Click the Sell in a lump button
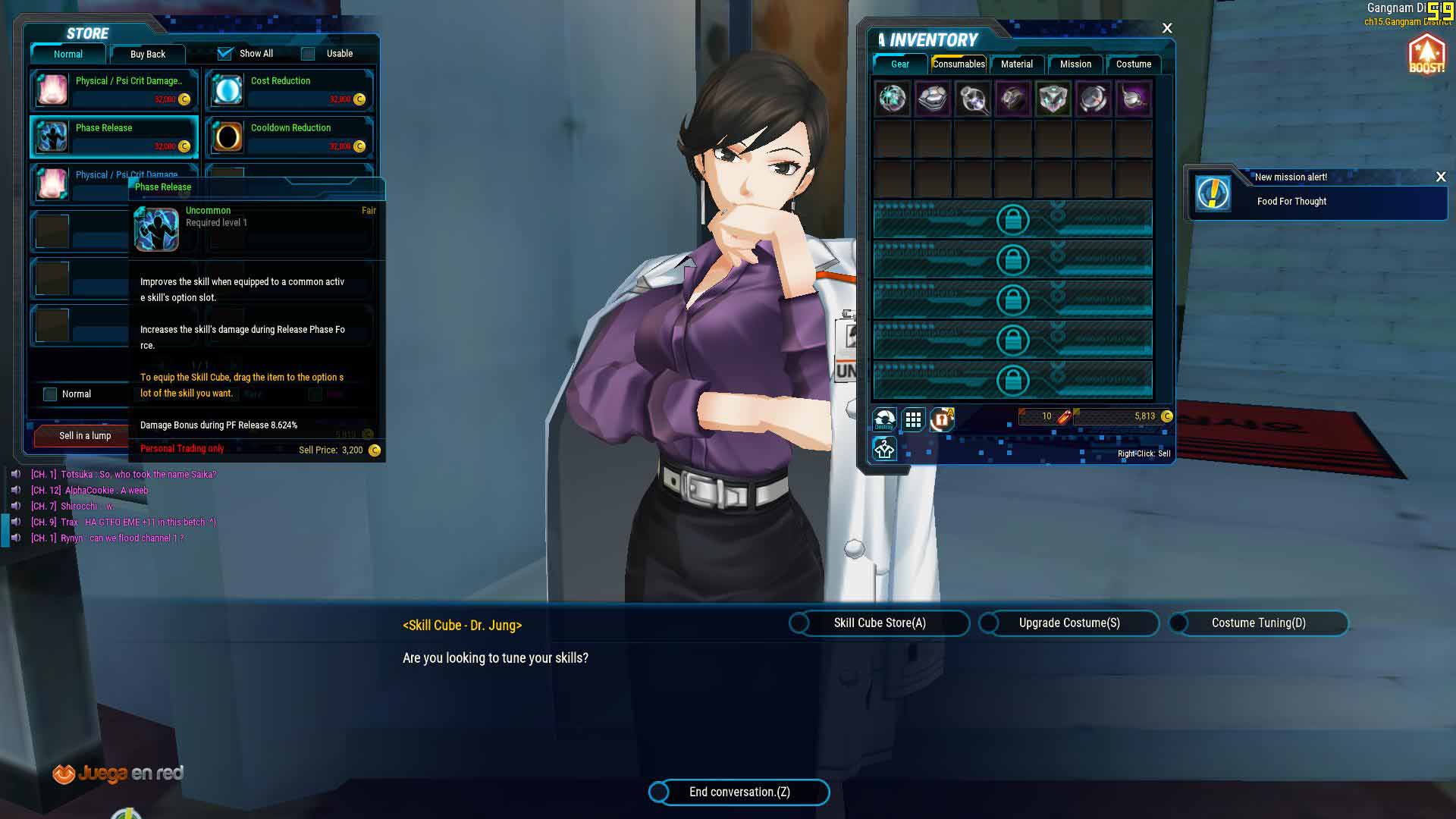 (85, 435)
